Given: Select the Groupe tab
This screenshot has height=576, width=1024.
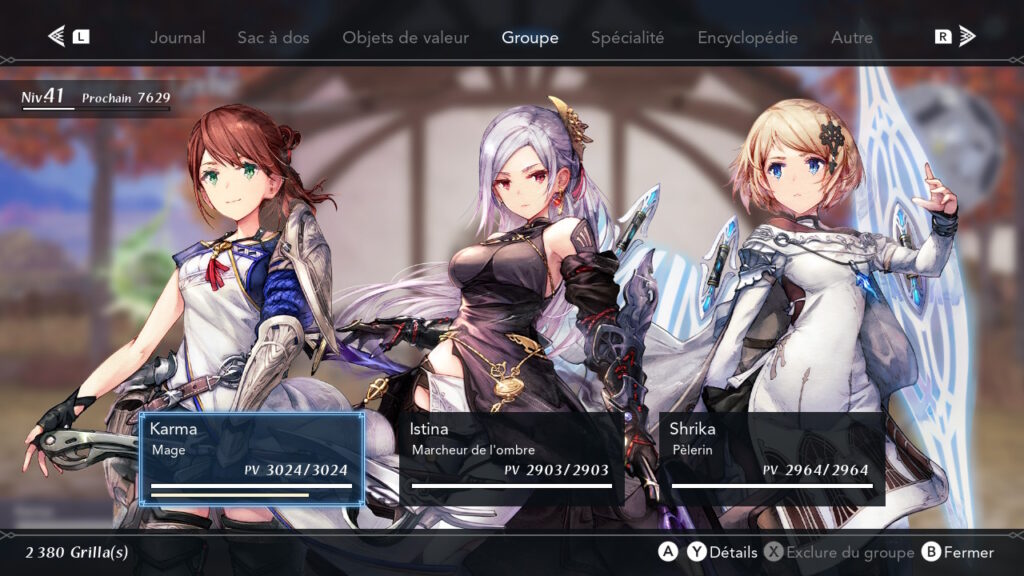Looking at the screenshot, I should [x=529, y=38].
